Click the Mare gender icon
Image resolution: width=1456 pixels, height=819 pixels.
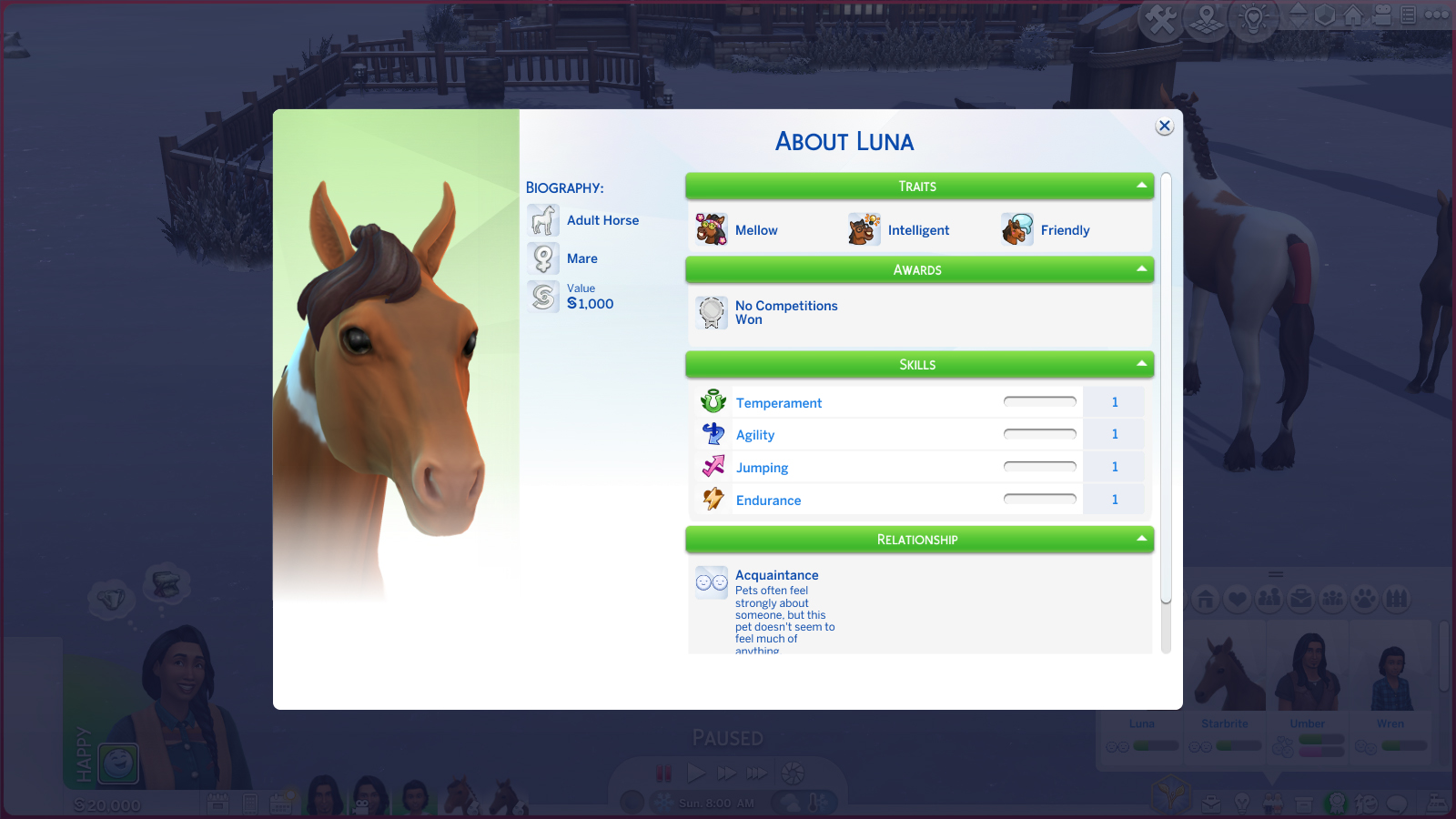pos(543,258)
